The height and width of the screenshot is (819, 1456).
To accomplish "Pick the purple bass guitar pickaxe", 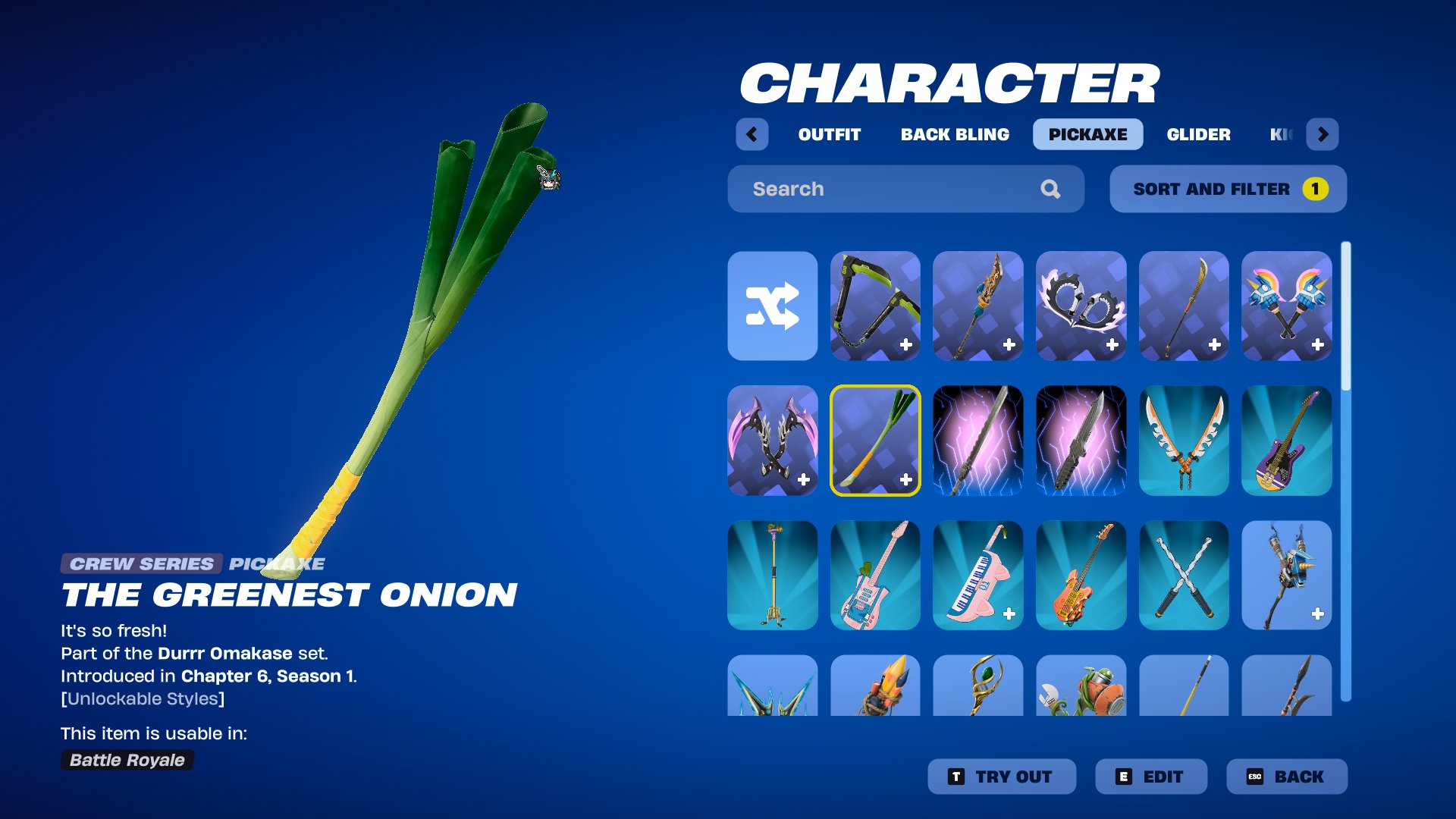I will (x=1286, y=441).
